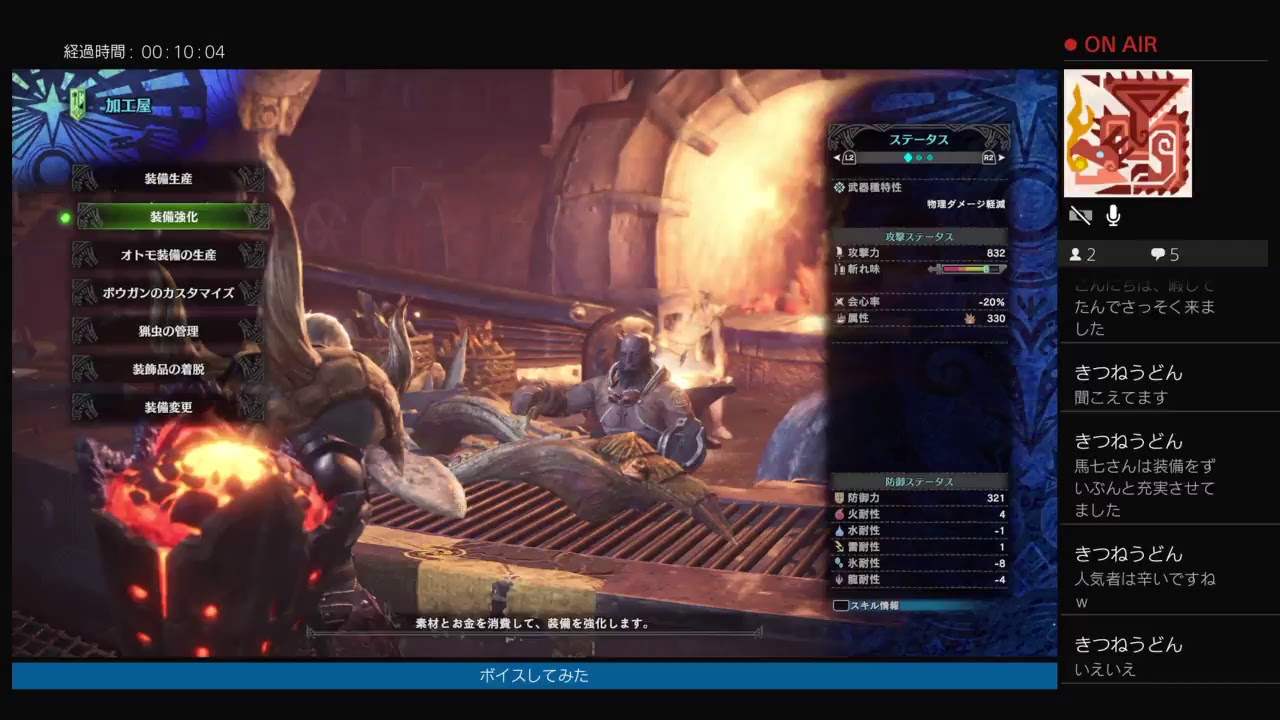Click the streamer's Rathalos avatar thumbnail
The height and width of the screenshot is (720, 1280).
(1127, 133)
